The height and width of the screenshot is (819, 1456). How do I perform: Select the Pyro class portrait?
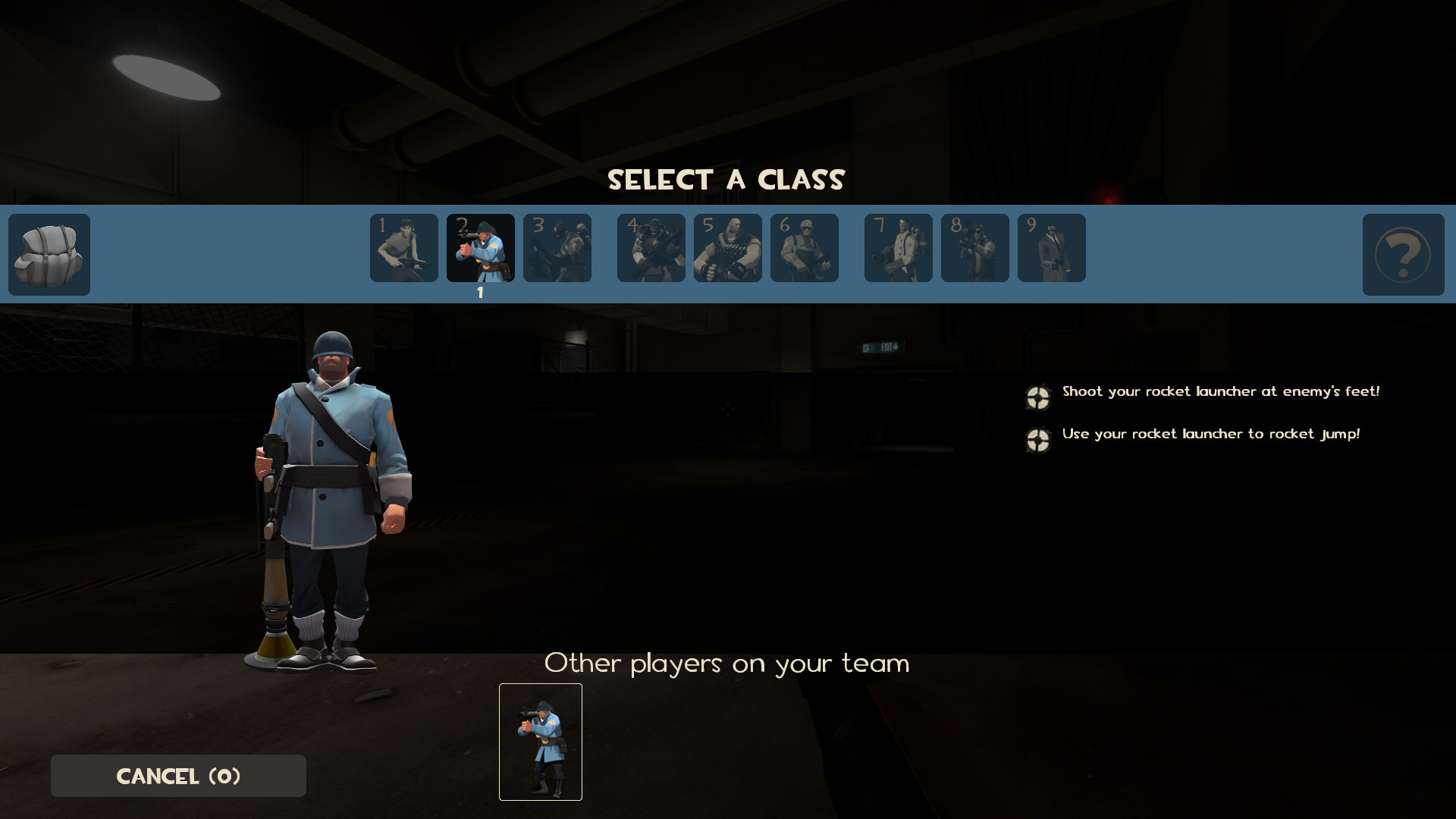(x=557, y=248)
